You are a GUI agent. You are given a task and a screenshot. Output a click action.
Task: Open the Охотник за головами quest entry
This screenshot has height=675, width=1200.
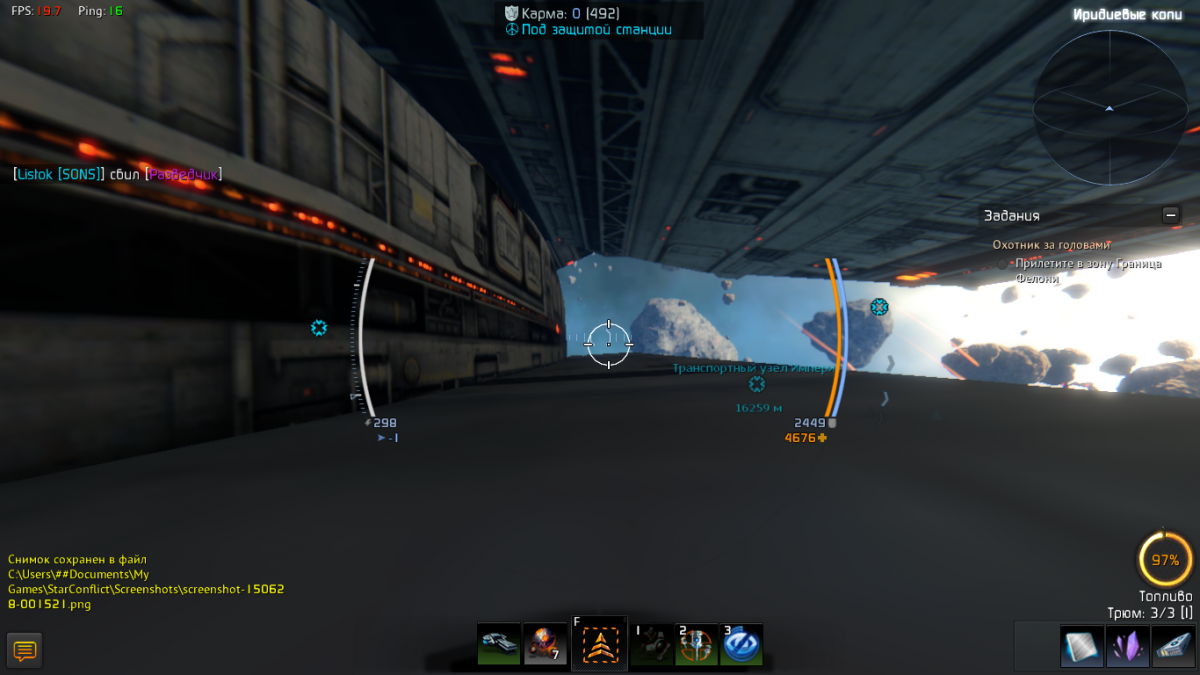(1051, 245)
